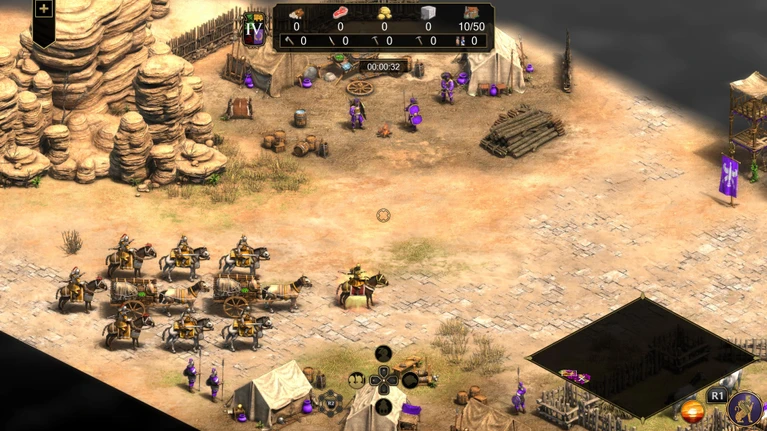Select the orange globe icon beside the minimap

pyautogui.click(x=691, y=410)
